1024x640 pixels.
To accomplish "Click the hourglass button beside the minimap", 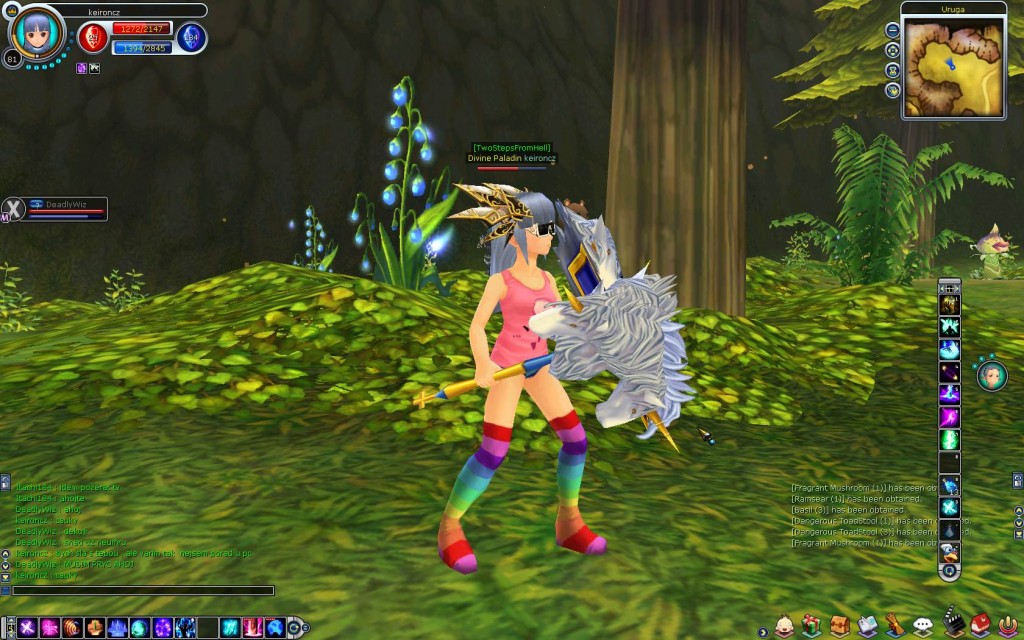I will click(892, 70).
